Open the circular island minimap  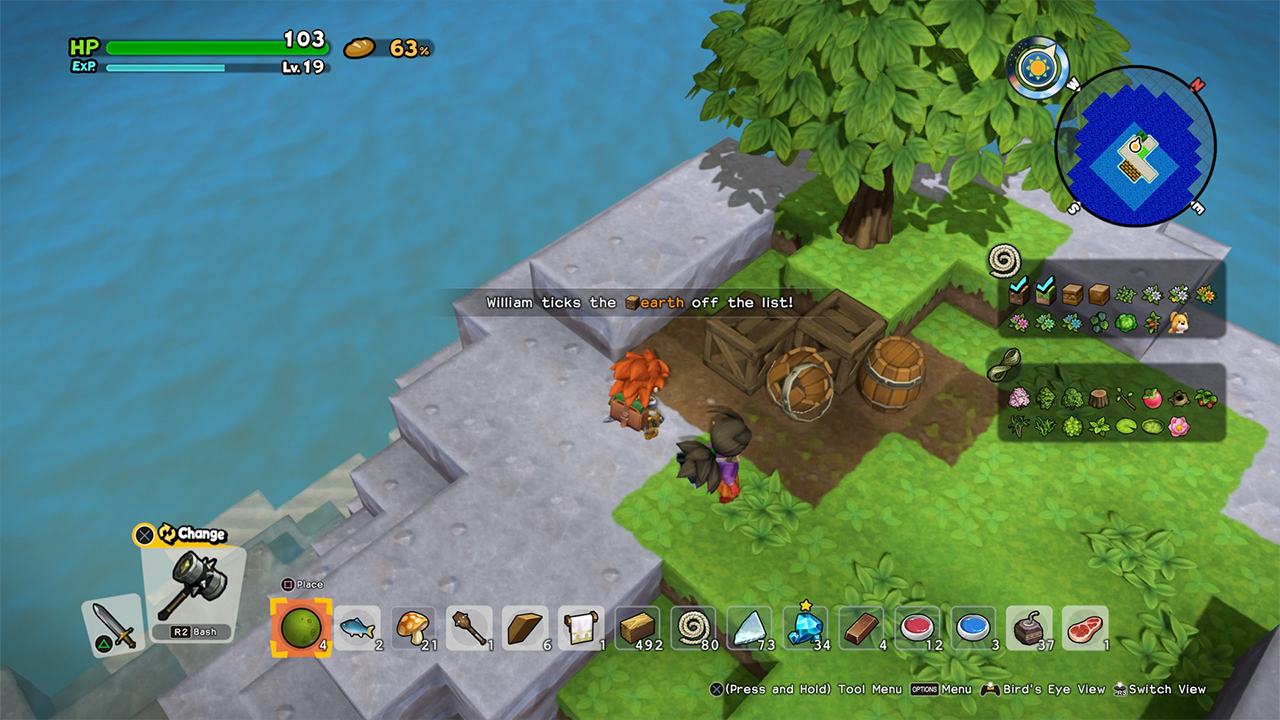pos(1135,147)
